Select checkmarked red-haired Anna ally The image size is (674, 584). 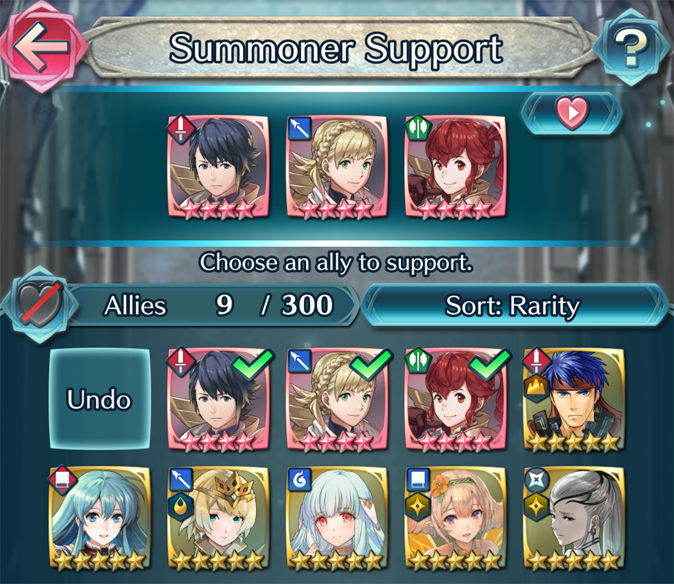pyautogui.click(x=455, y=399)
